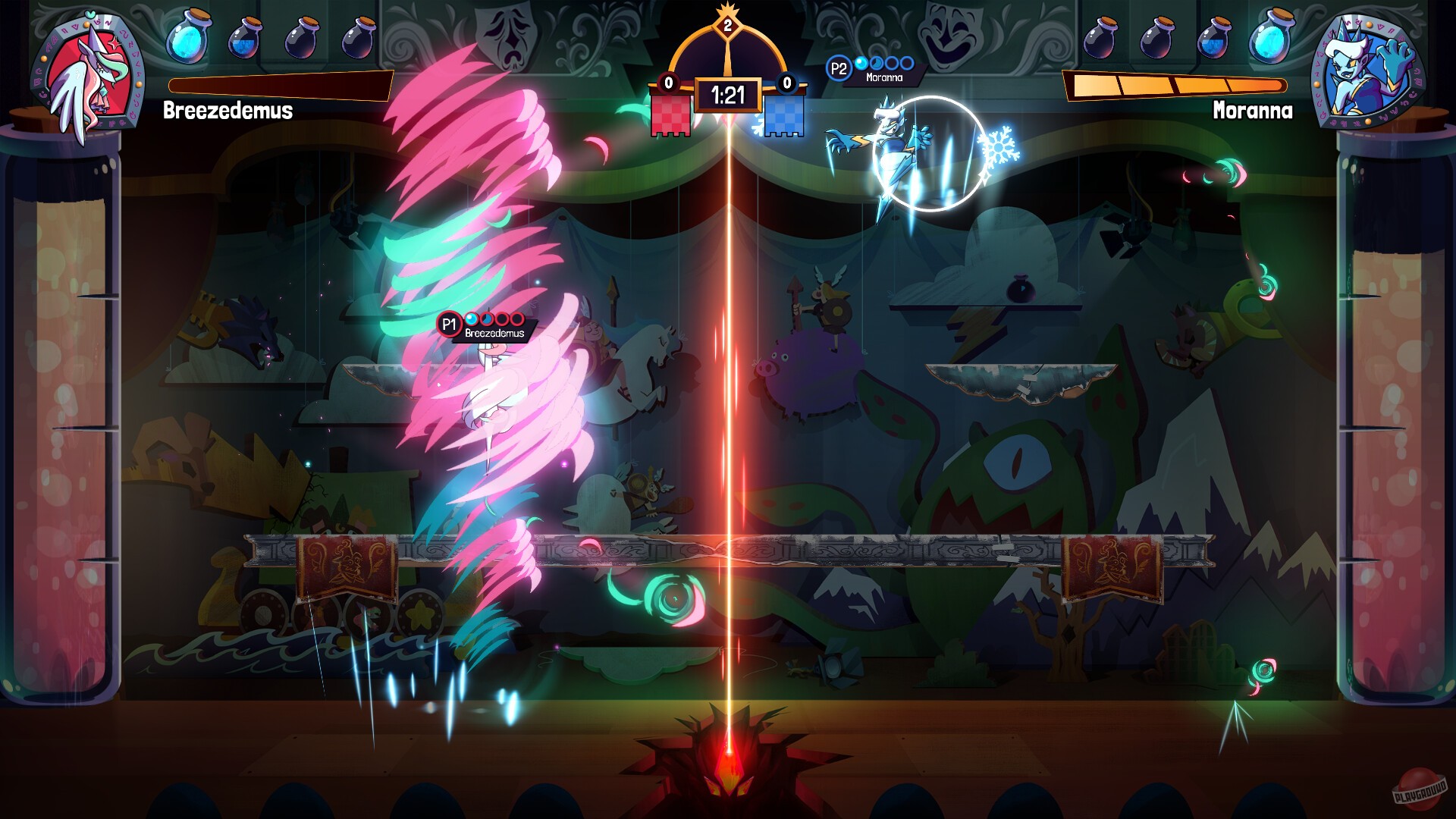
Task: Open the round counter diamond showing 2
Action: point(728,27)
